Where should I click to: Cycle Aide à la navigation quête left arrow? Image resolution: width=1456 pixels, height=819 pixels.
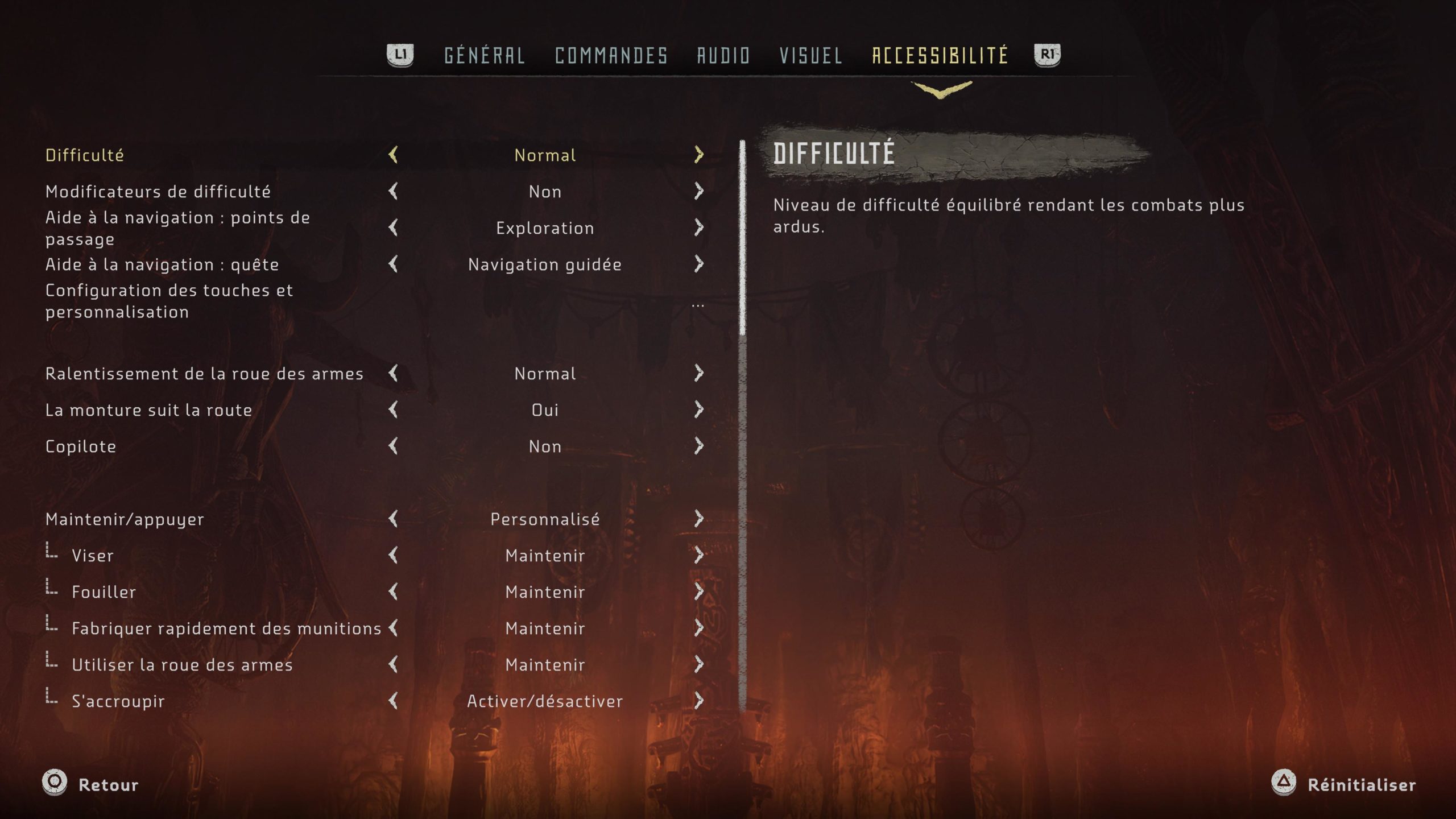tap(393, 264)
